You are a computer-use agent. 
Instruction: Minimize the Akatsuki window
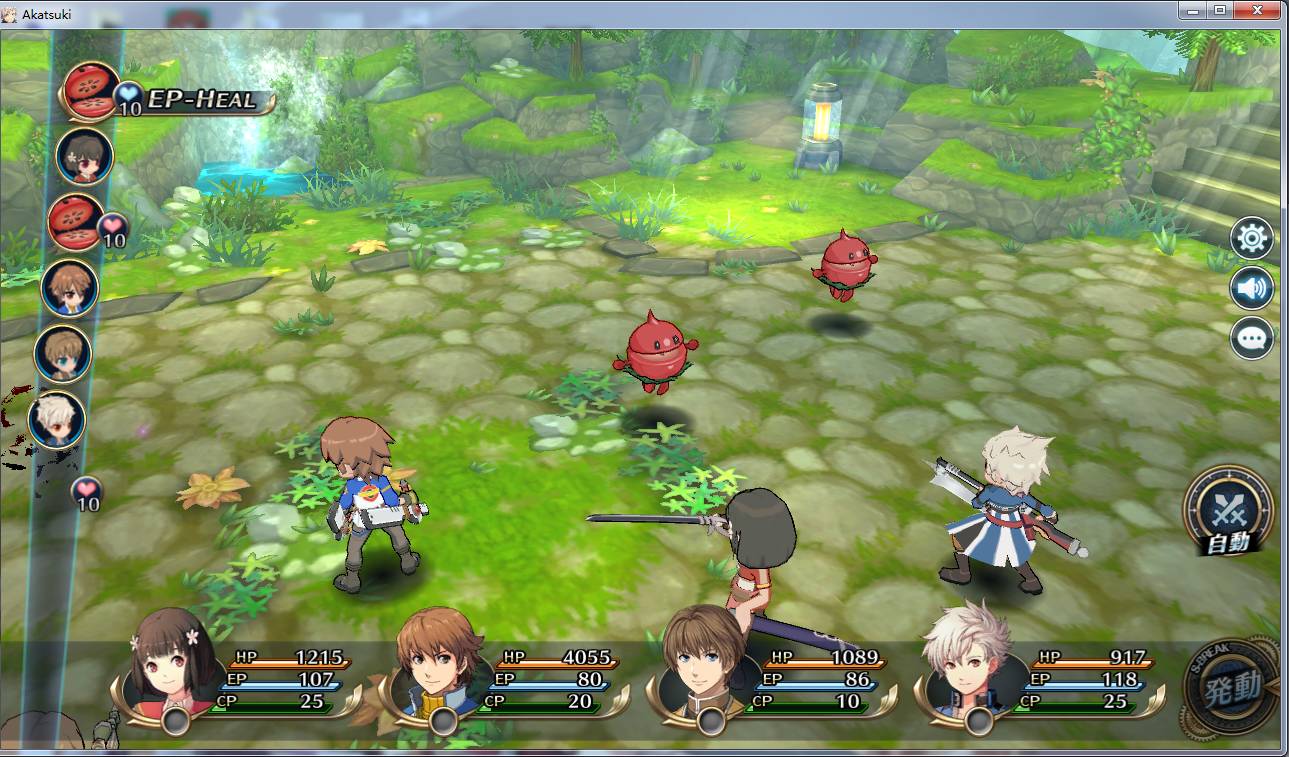coord(1190,10)
